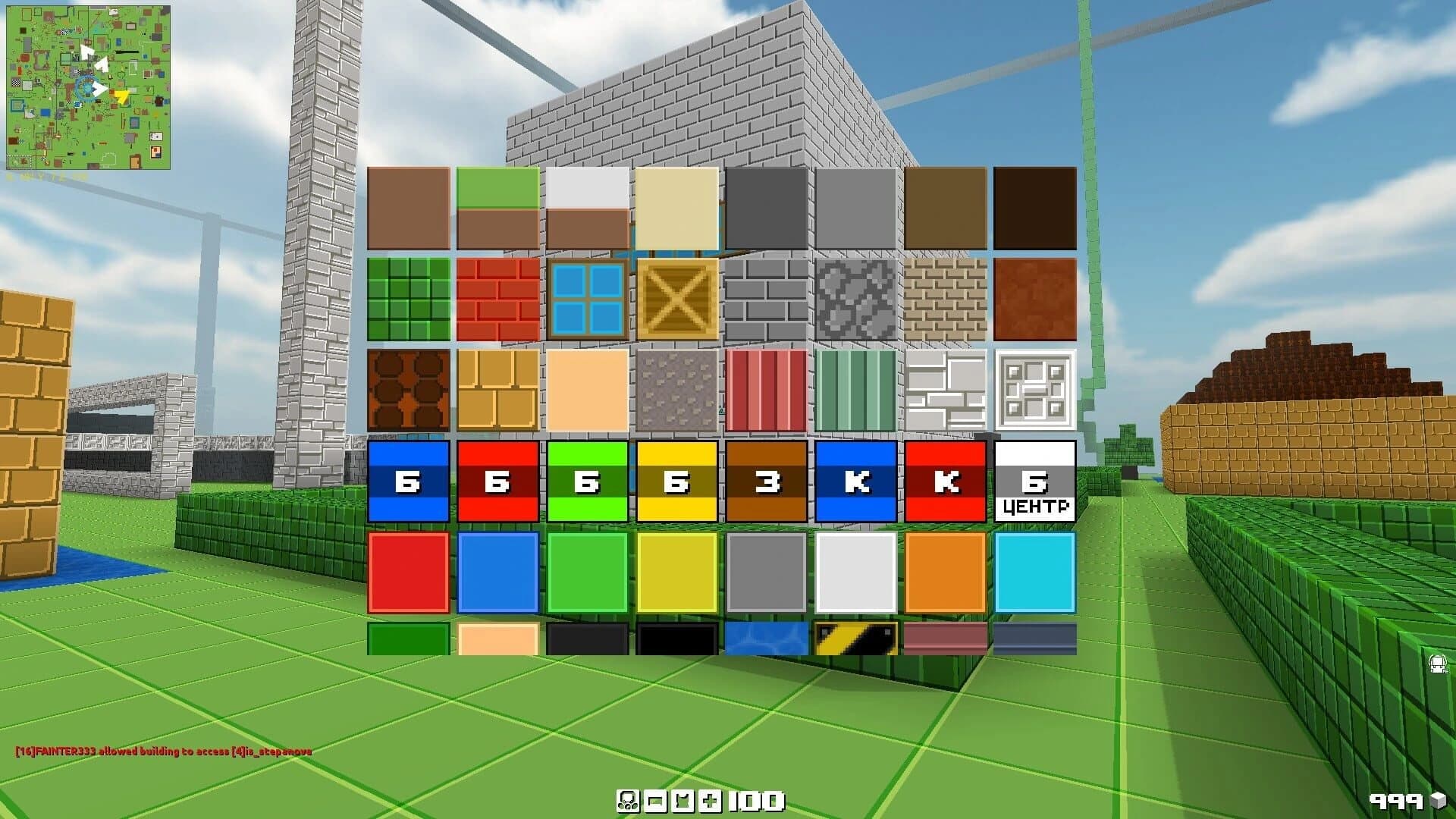Select the Б ЦЕНТР labeled block
1456x819 pixels.
click(1034, 482)
